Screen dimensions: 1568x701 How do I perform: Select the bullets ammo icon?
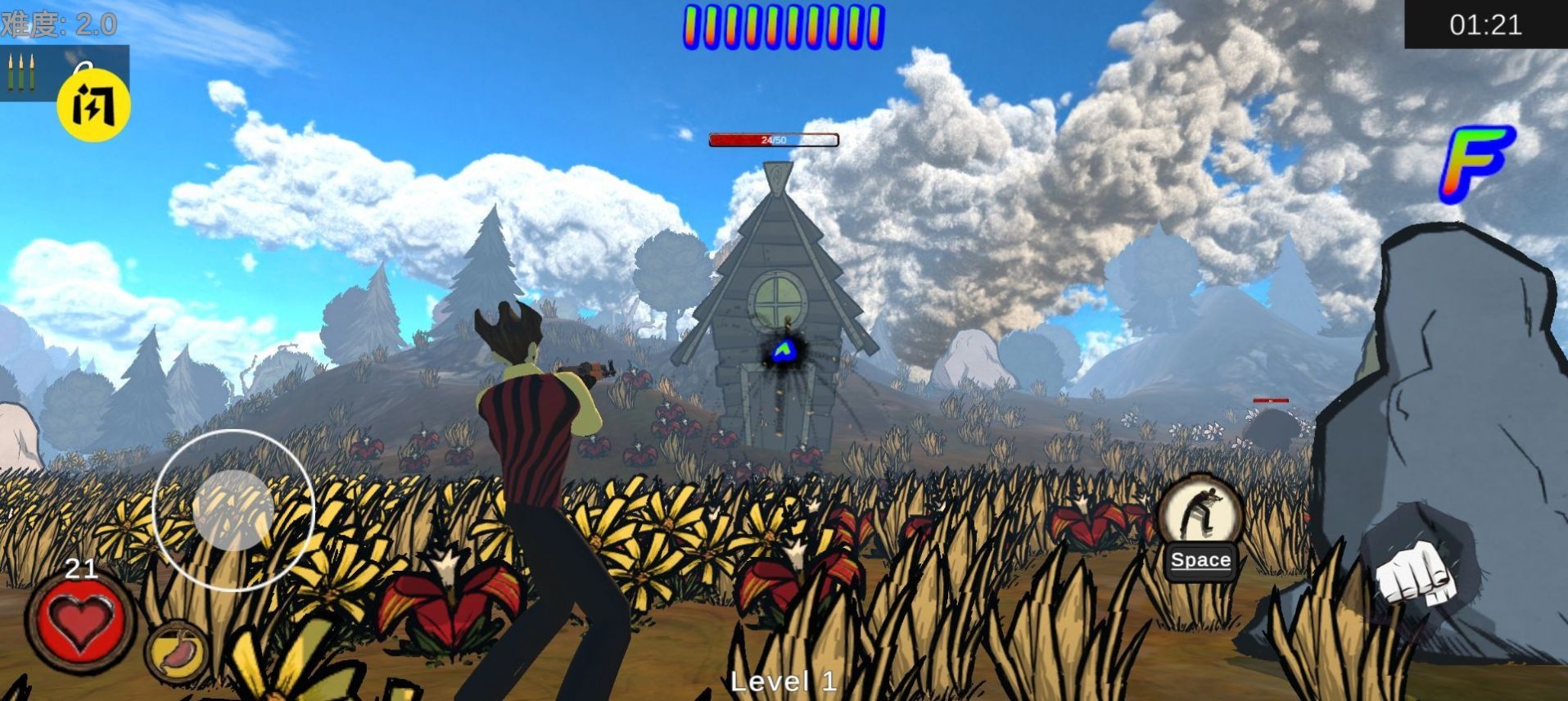tap(21, 73)
